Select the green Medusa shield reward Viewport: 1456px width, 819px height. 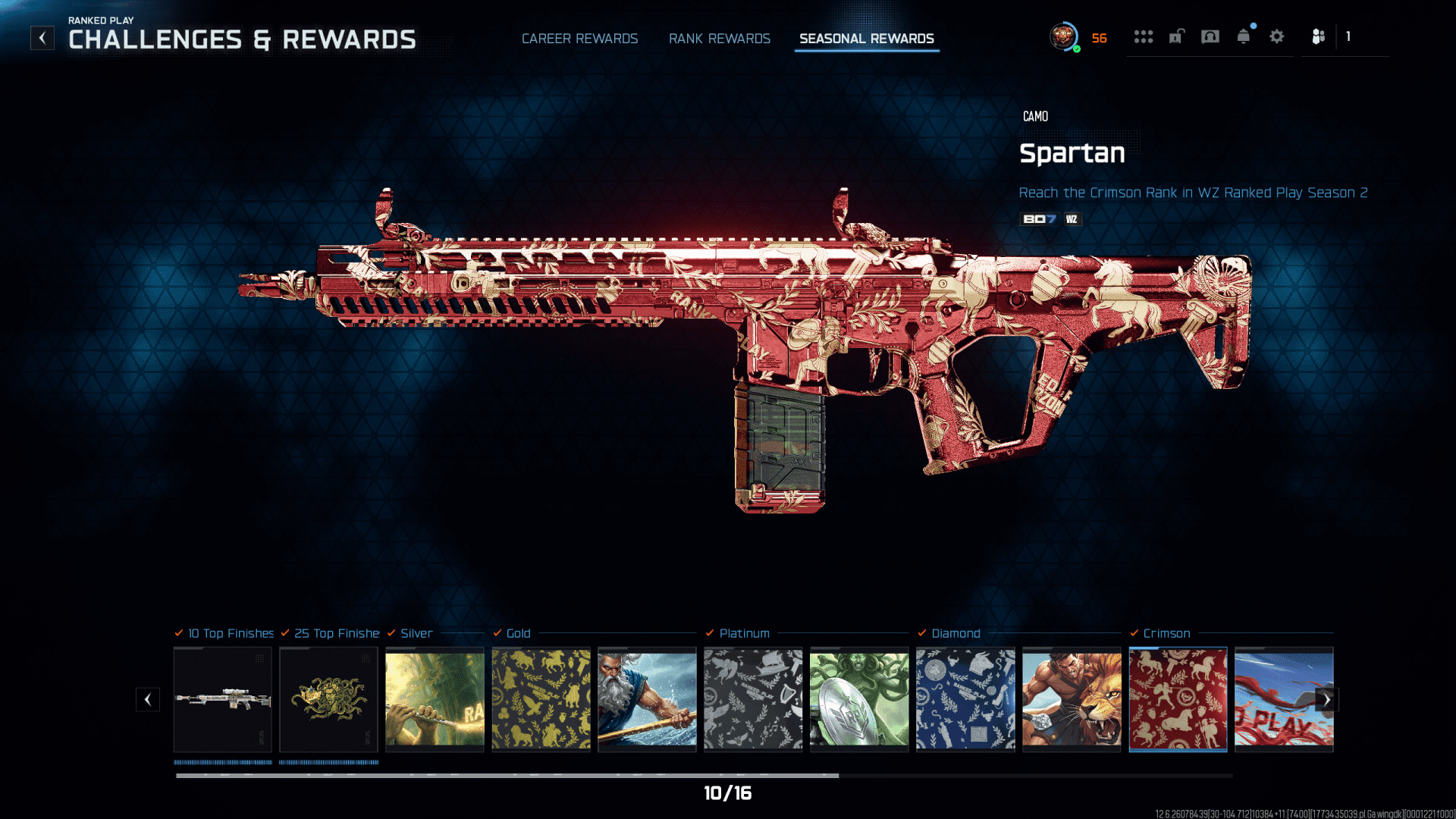[x=859, y=698]
